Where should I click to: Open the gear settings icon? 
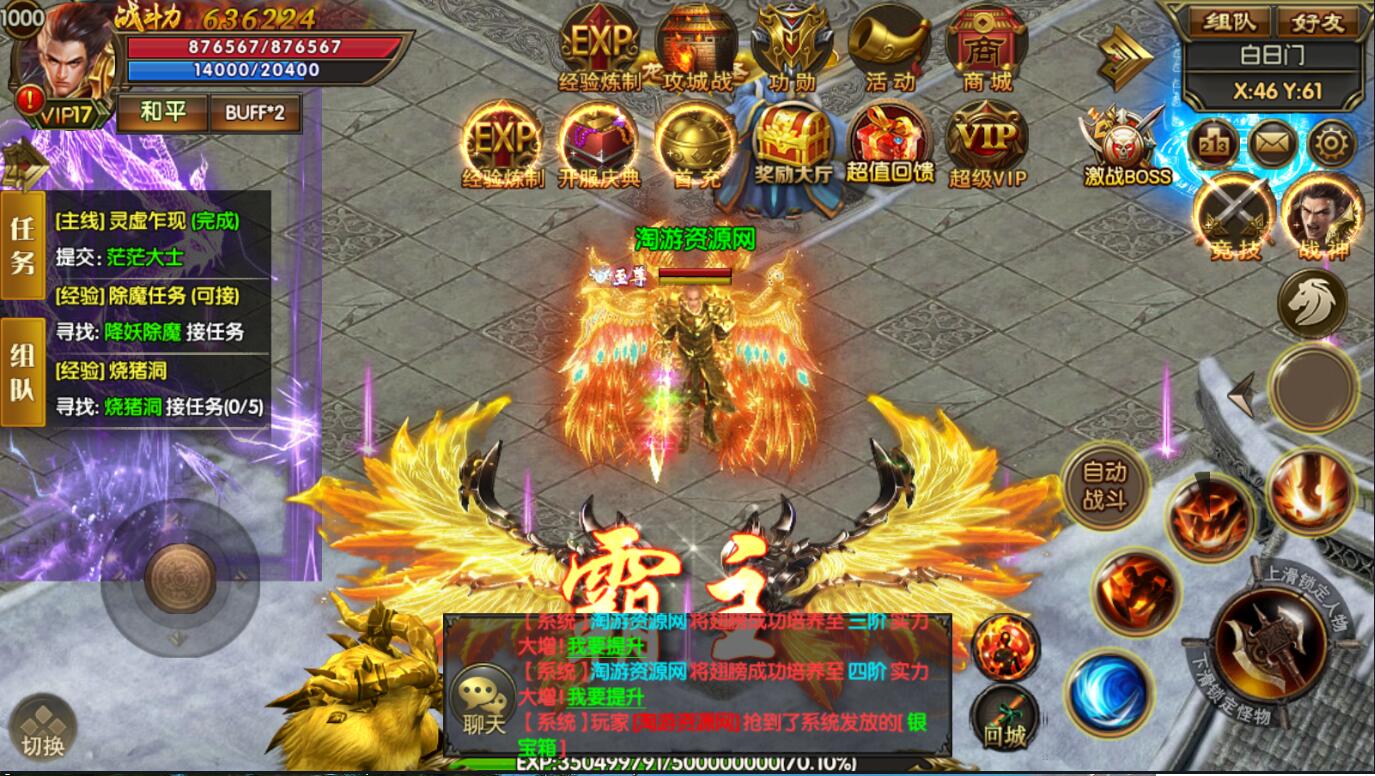1331,145
